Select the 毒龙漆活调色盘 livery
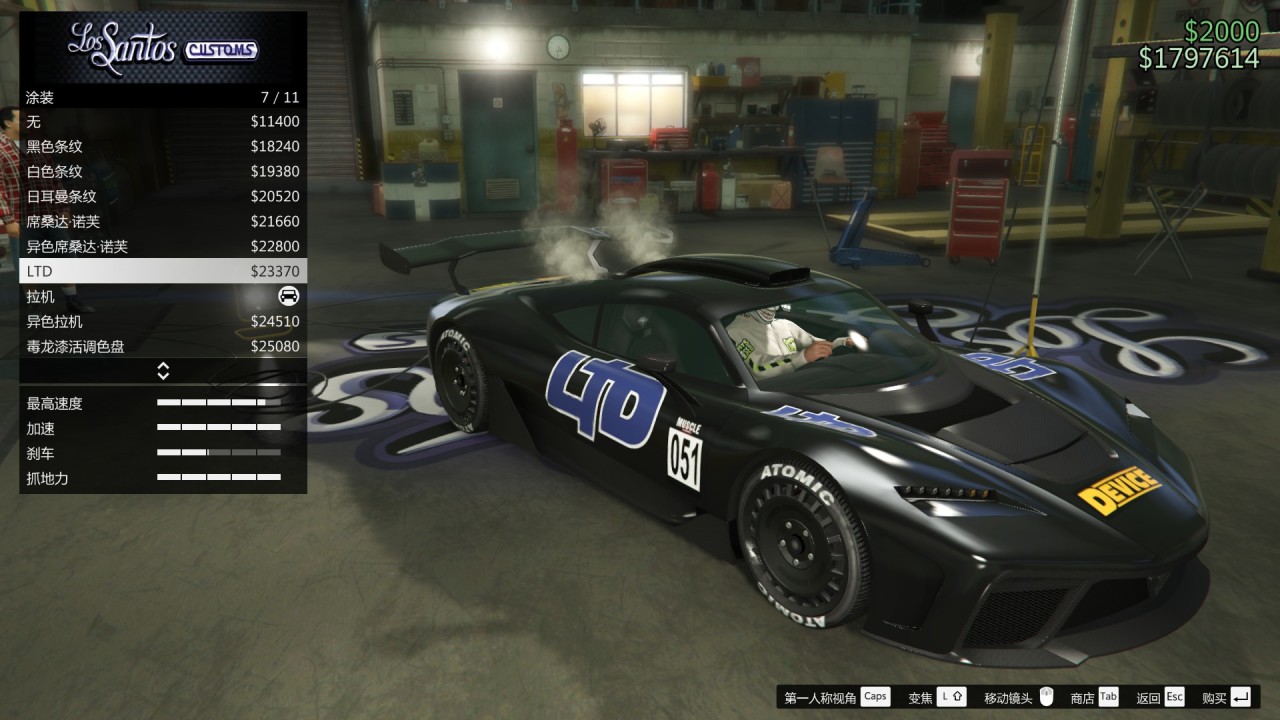The width and height of the screenshot is (1280, 720). 163,347
